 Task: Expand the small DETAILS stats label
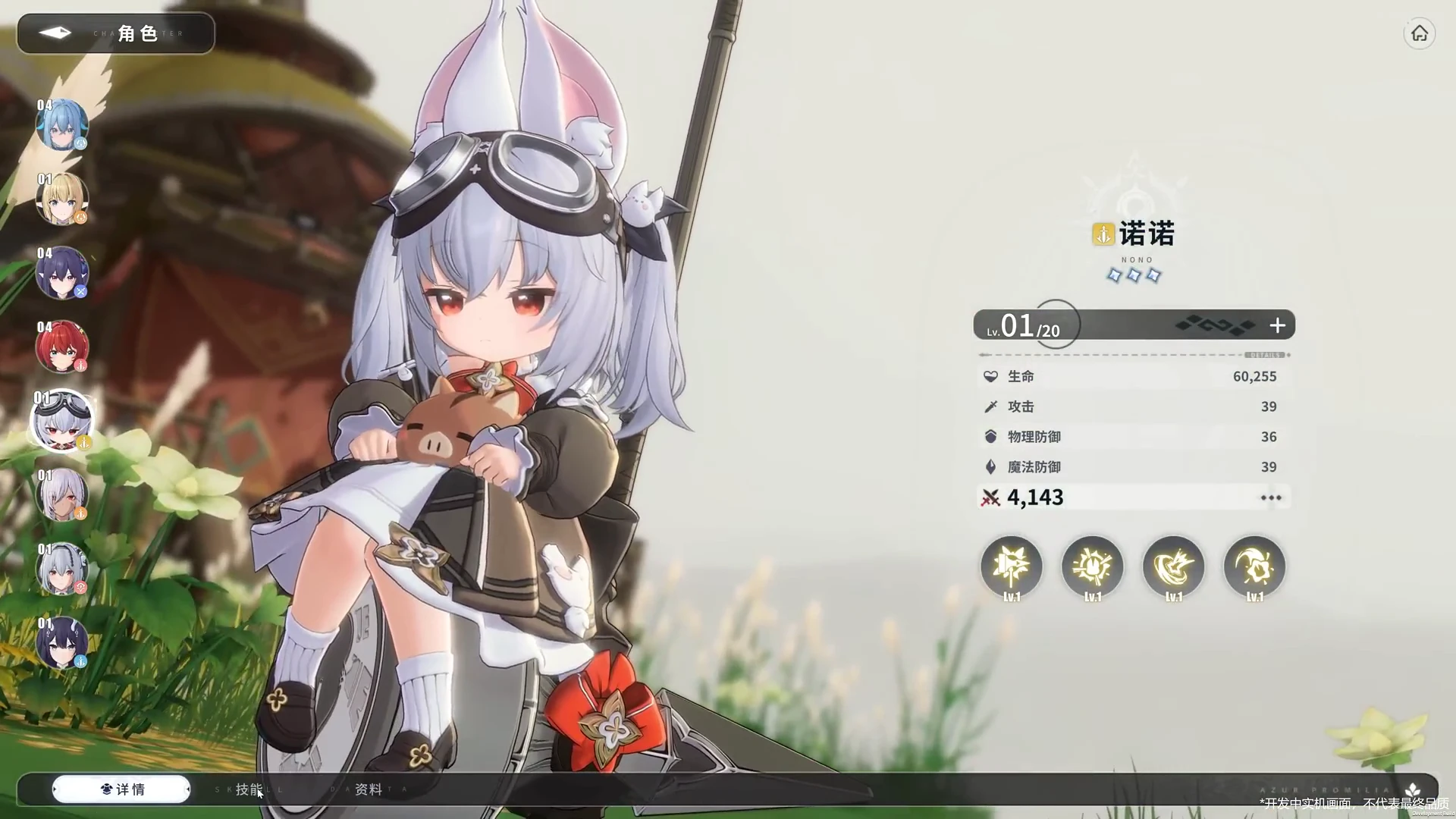pyautogui.click(x=1264, y=355)
